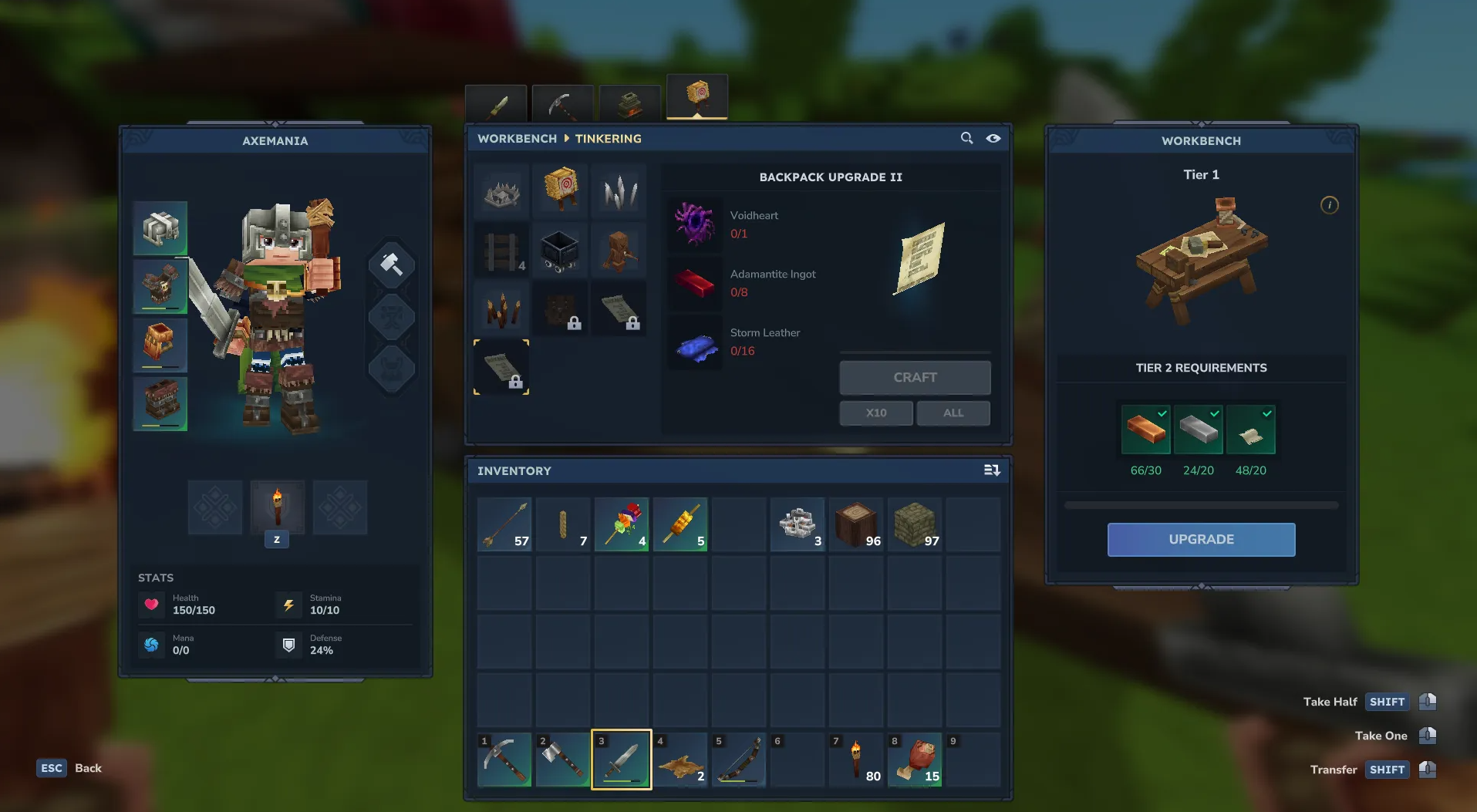1477x812 pixels.
Task: Click the Craft button
Action: [915, 378]
